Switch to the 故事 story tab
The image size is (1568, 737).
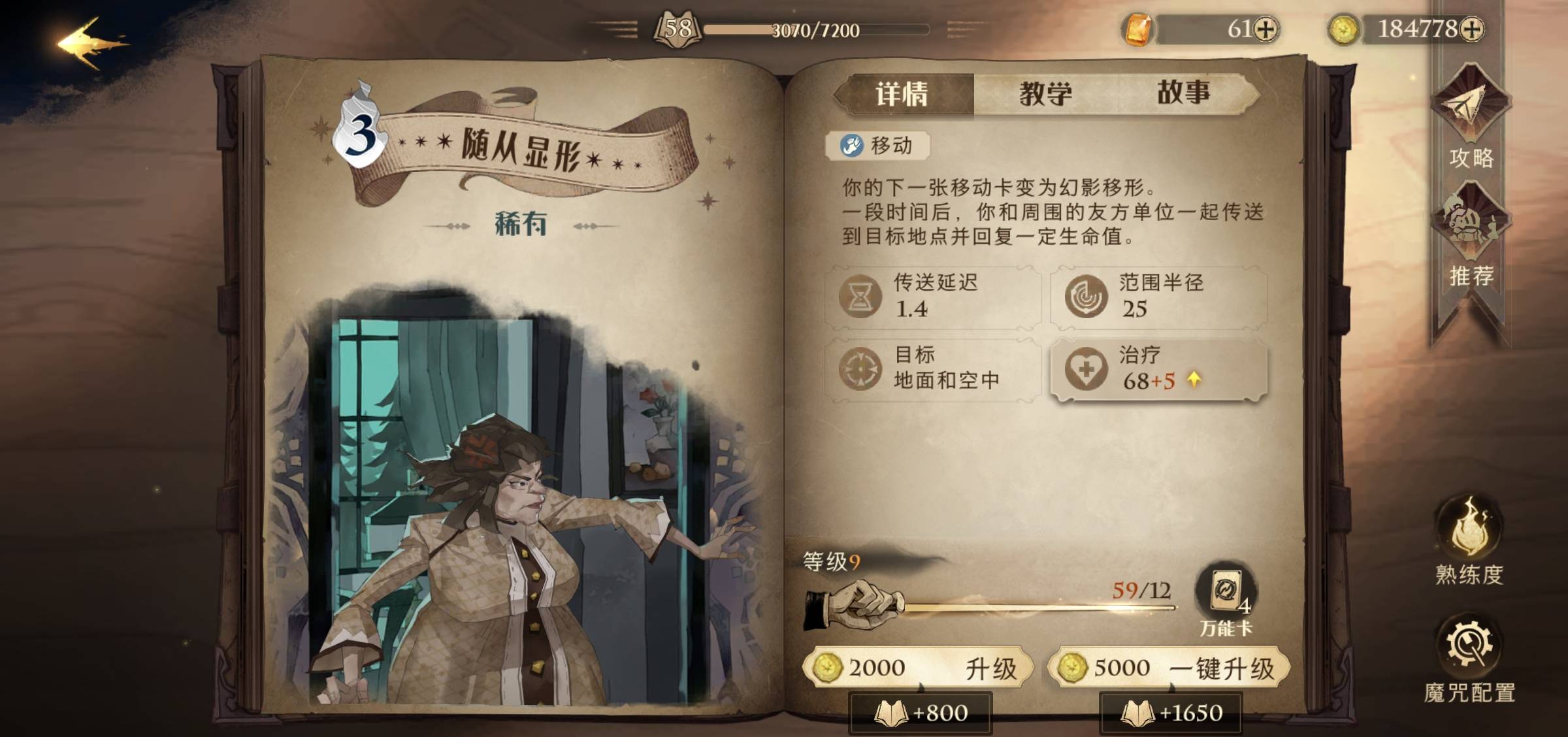coord(1186,93)
